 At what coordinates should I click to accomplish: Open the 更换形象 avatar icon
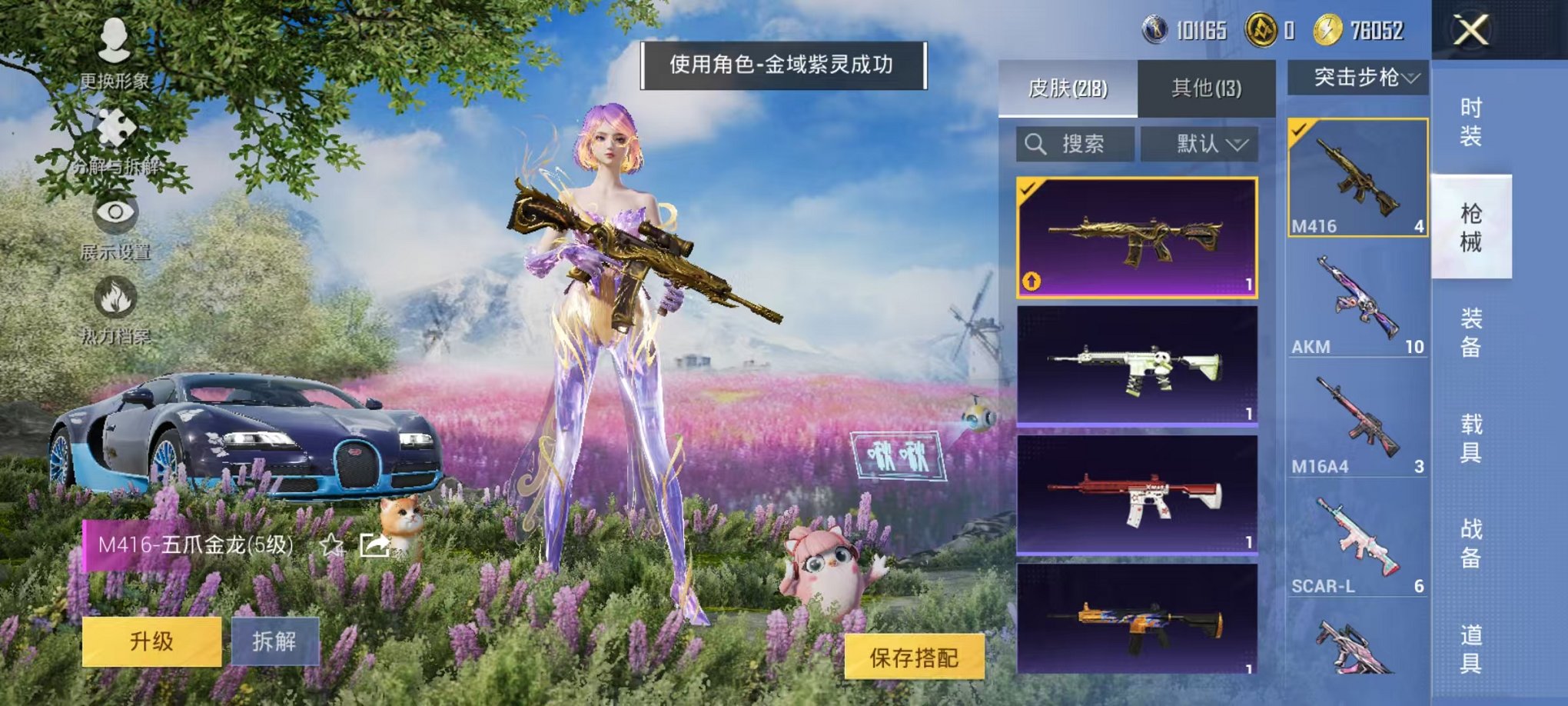(114, 42)
